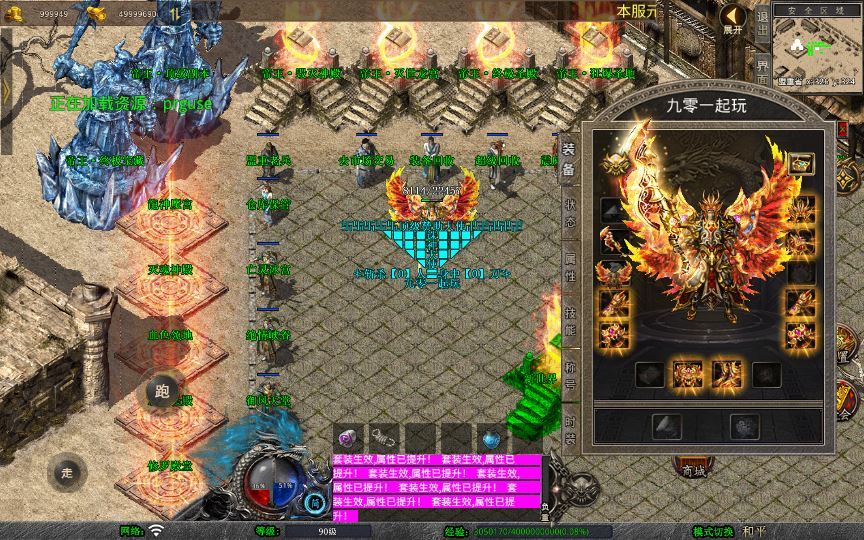Screen dimensions: 864x540
Task: Open the treasure chest icon in character panel
Action: click(800, 164)
